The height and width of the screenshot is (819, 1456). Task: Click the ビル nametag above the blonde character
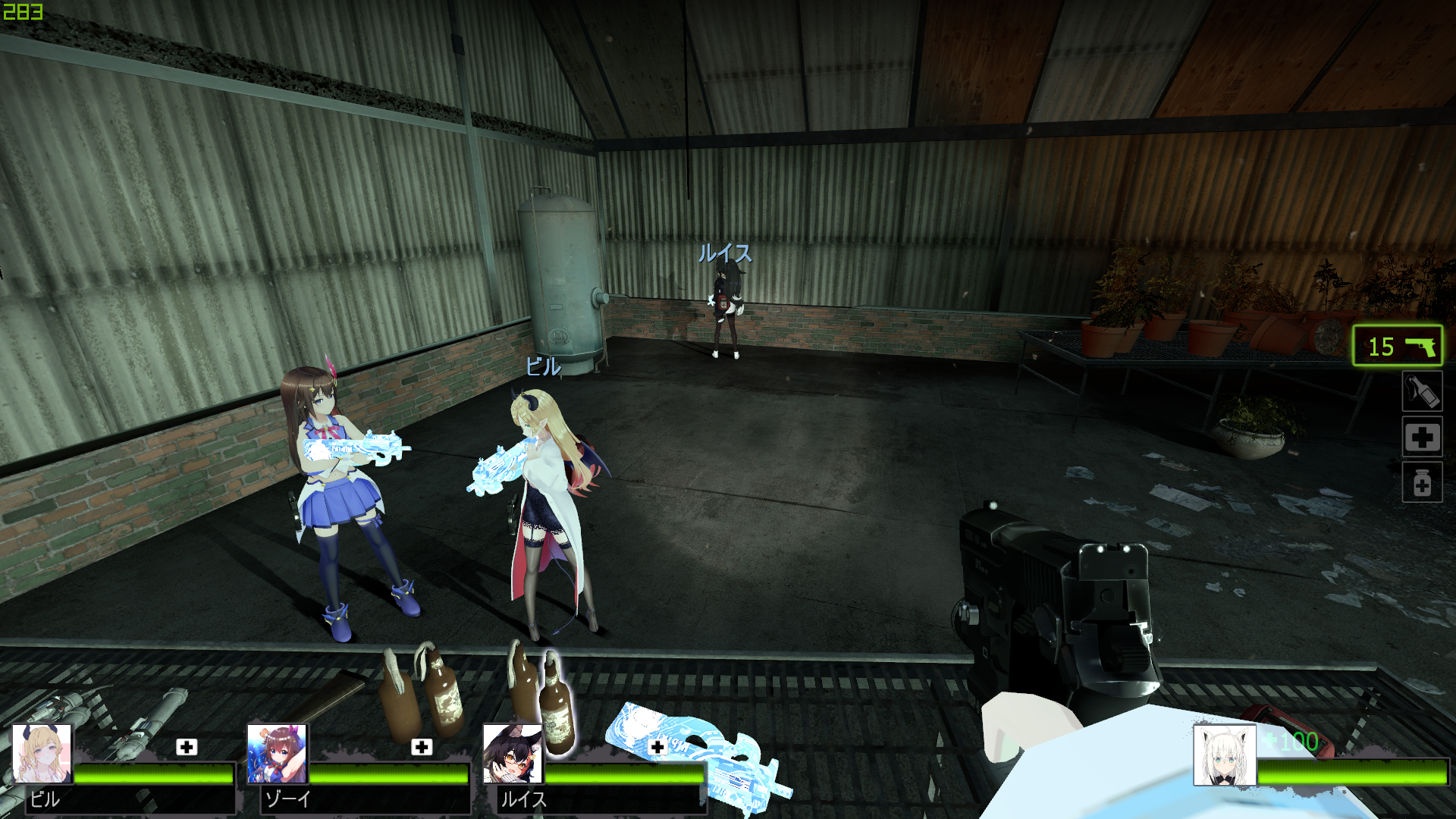[x=544, y=365]
